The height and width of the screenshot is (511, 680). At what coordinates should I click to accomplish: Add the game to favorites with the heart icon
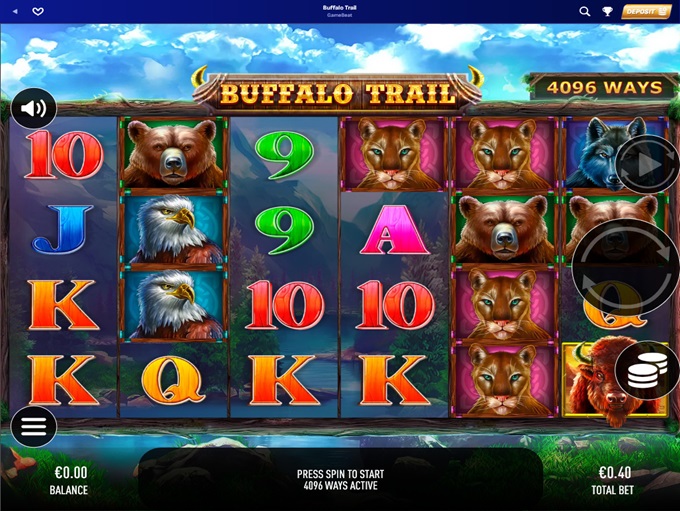38,11
